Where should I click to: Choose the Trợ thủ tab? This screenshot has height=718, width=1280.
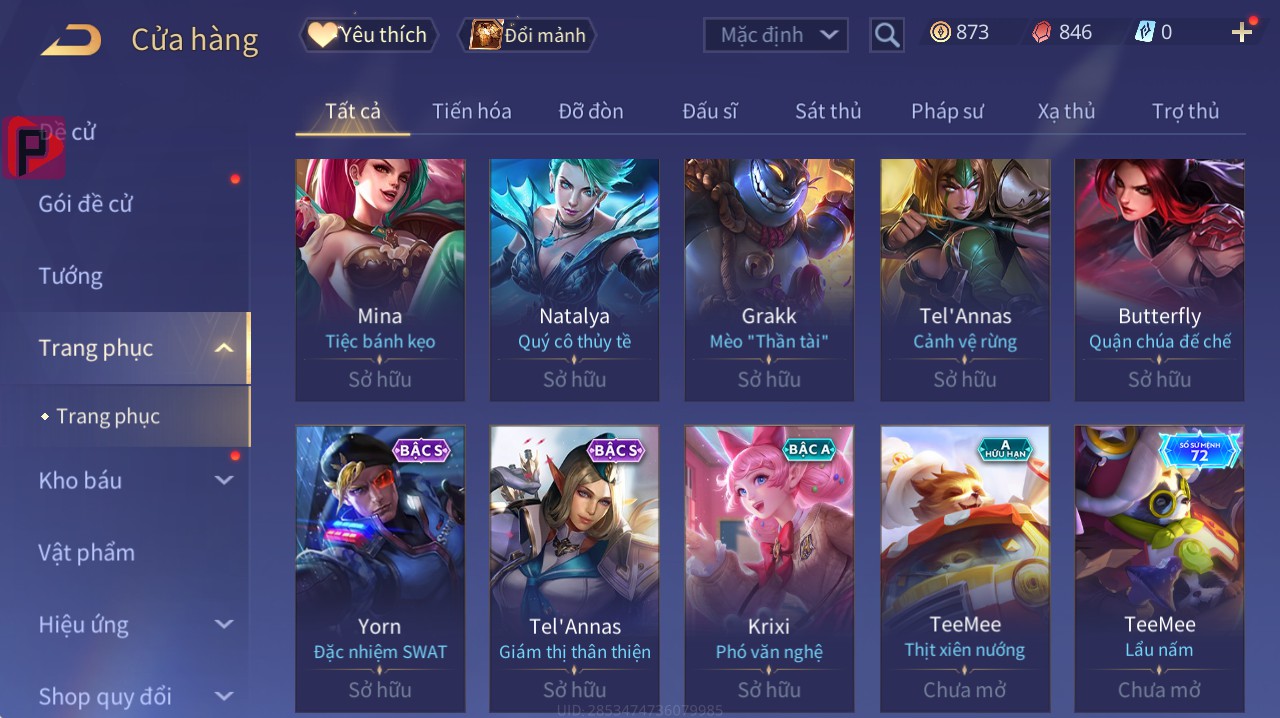[x=1185, y=111]
